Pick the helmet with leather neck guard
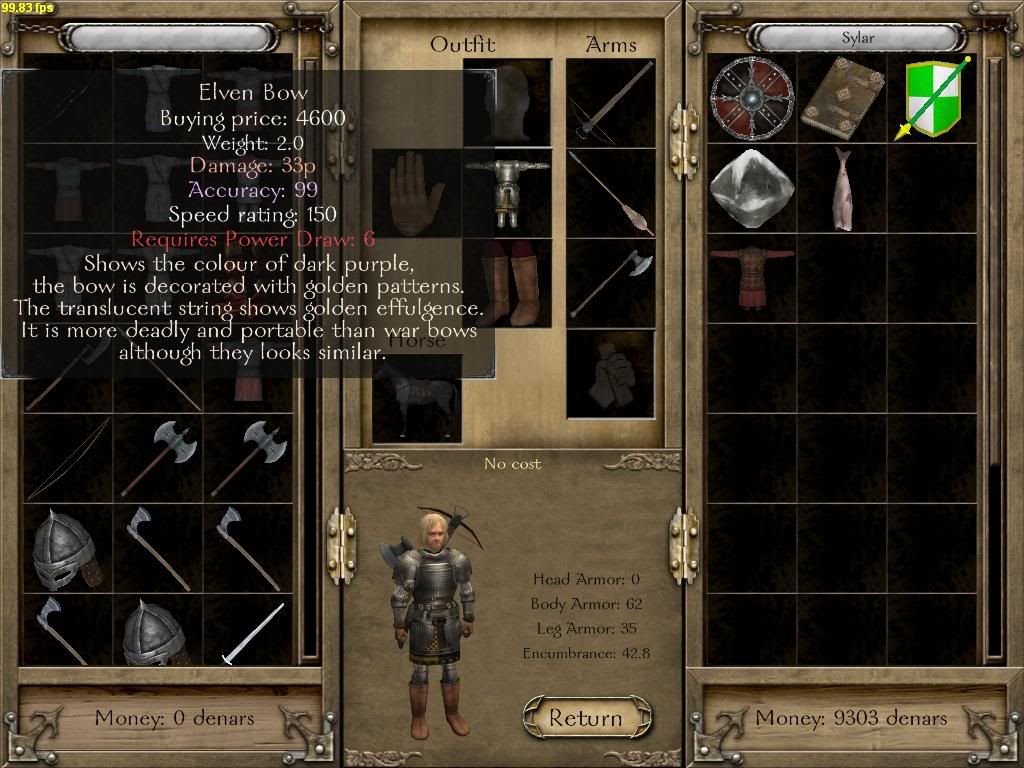The height and width of the screenshot is (768, 1024). [x=67, y=548]
